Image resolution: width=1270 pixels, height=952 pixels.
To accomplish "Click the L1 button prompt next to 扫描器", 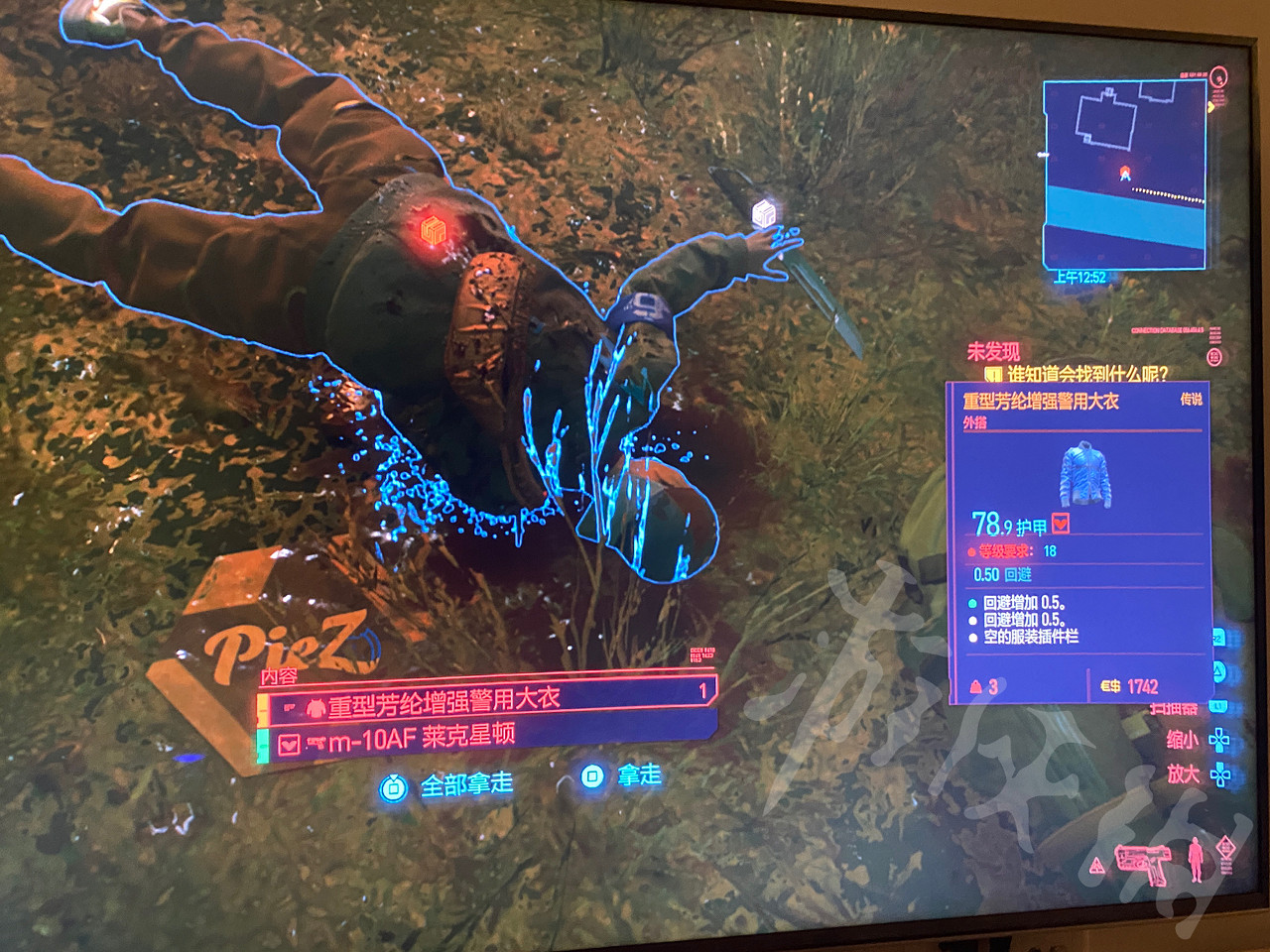I will [x=1217, y=705].
